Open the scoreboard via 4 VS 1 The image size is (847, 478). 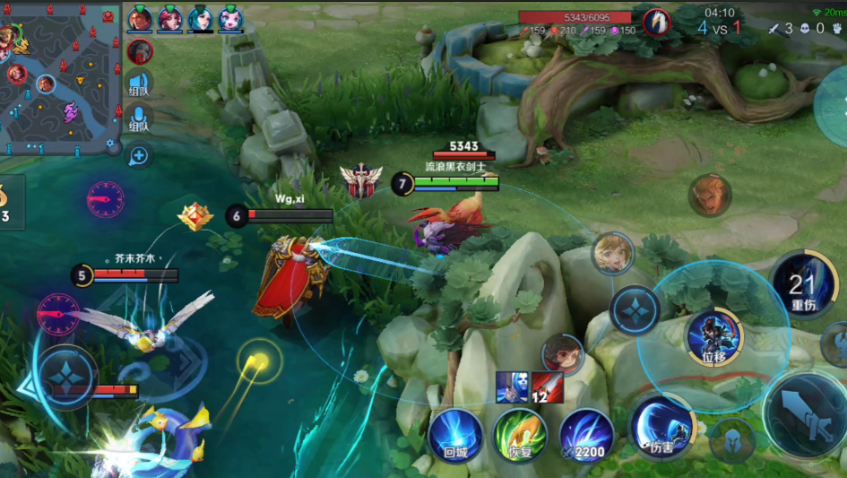[719, 28]
